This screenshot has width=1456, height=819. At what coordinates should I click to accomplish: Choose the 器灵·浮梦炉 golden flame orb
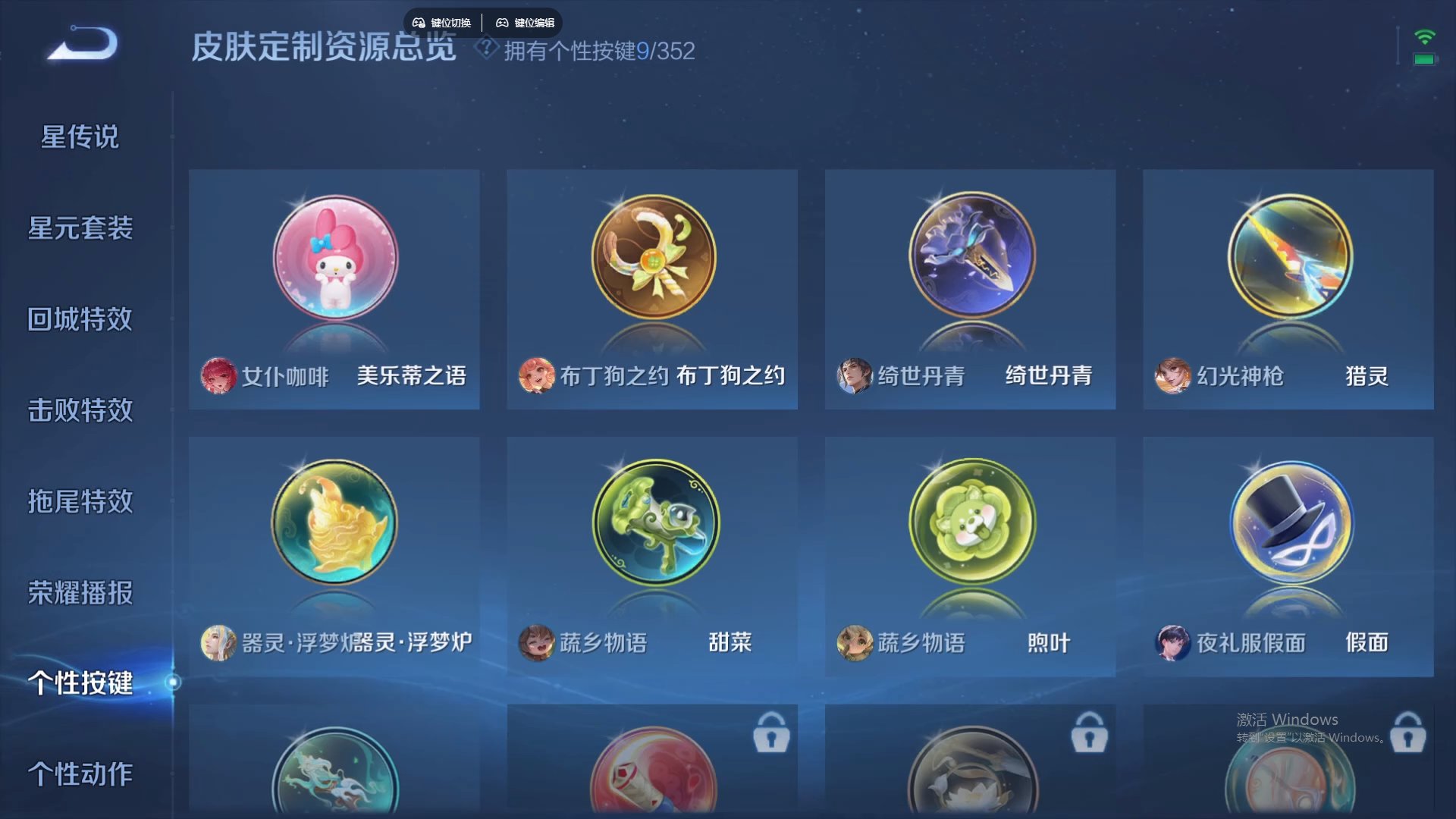tap(334, 523)
